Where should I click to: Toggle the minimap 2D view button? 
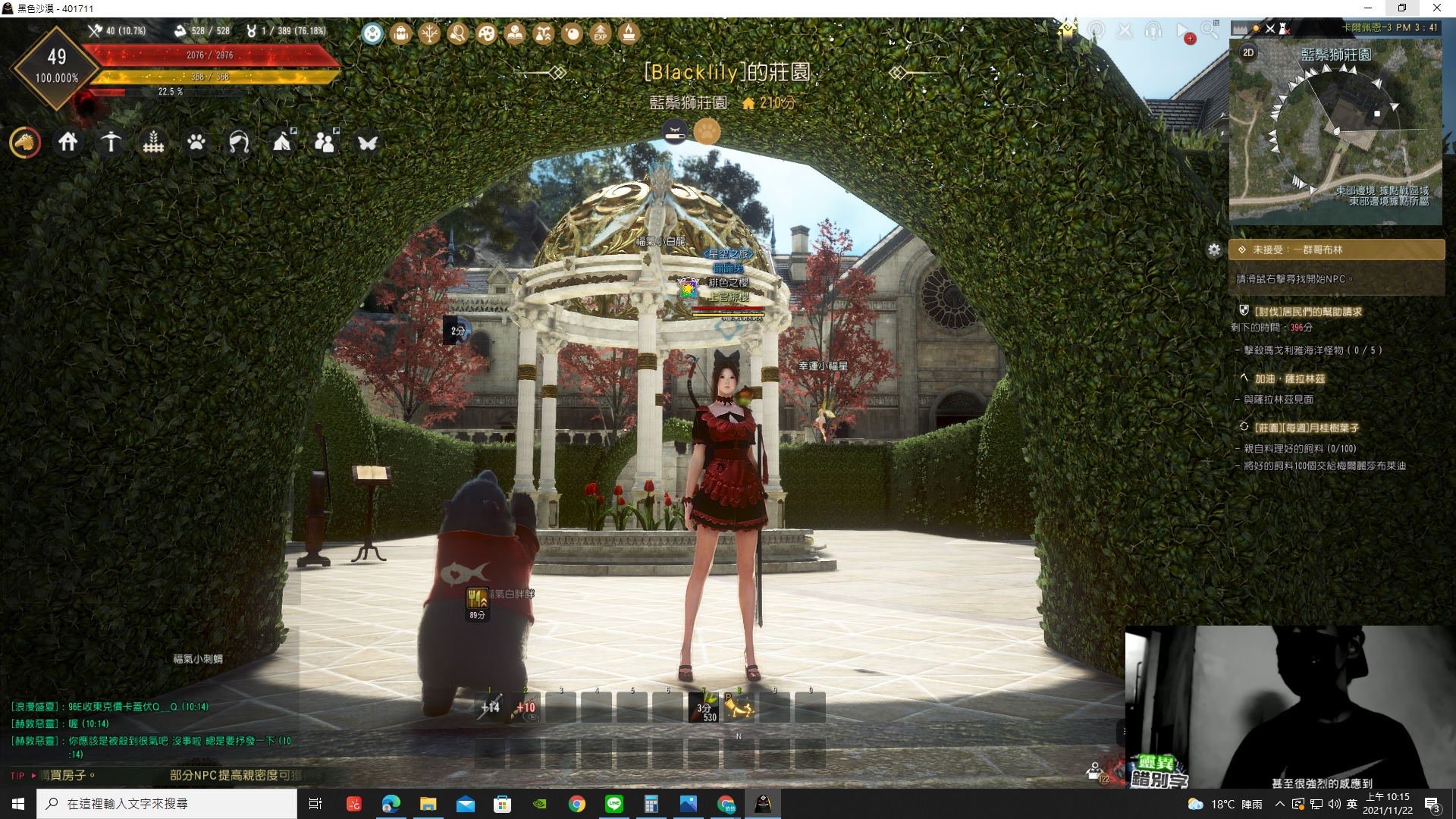tap(1248, 52)
